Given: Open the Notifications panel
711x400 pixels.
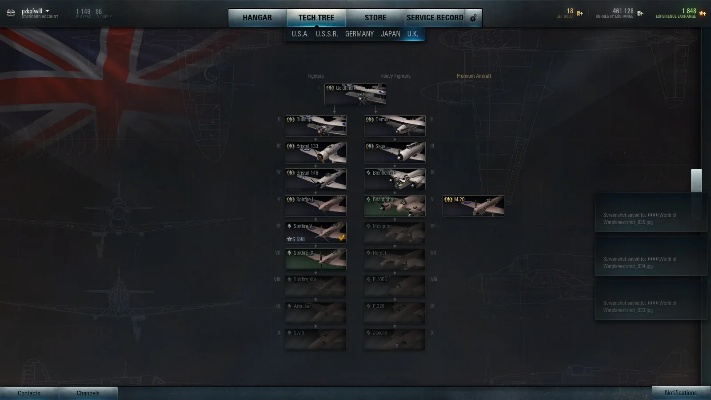Looking at the screenshot, I should pos(680,393).
